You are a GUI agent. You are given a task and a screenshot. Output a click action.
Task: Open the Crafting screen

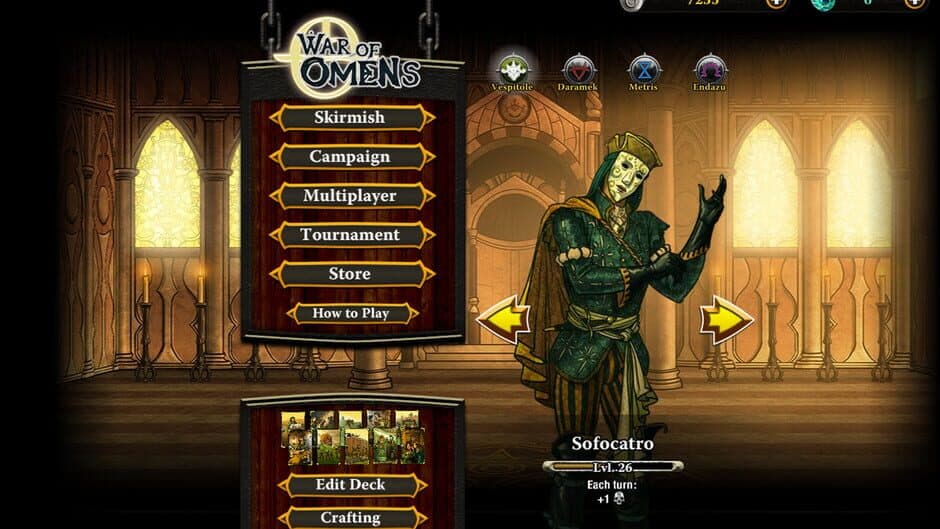351,517
